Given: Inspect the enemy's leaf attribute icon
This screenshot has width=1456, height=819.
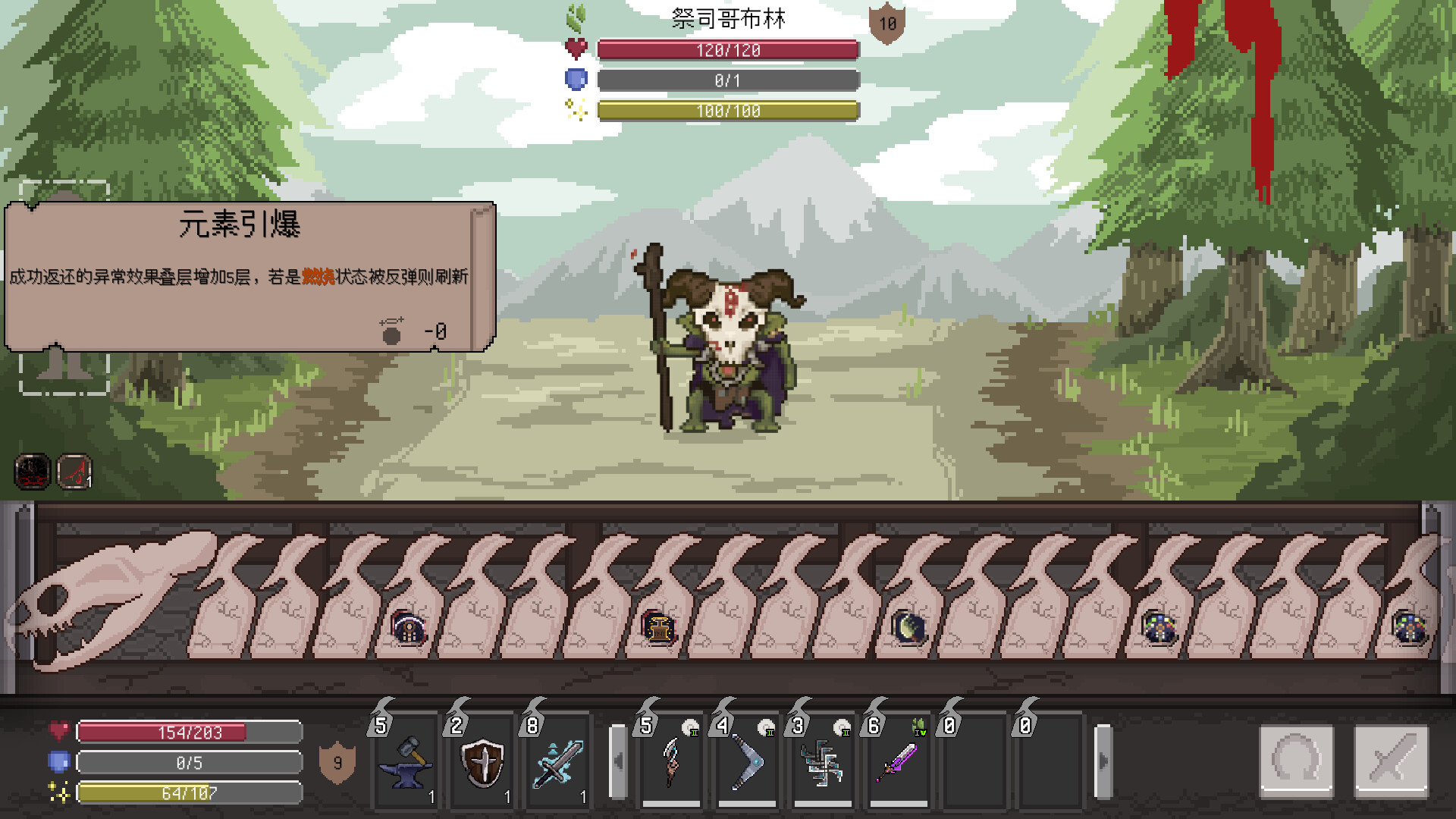Looking at the screenshot, I should [576, 17].
